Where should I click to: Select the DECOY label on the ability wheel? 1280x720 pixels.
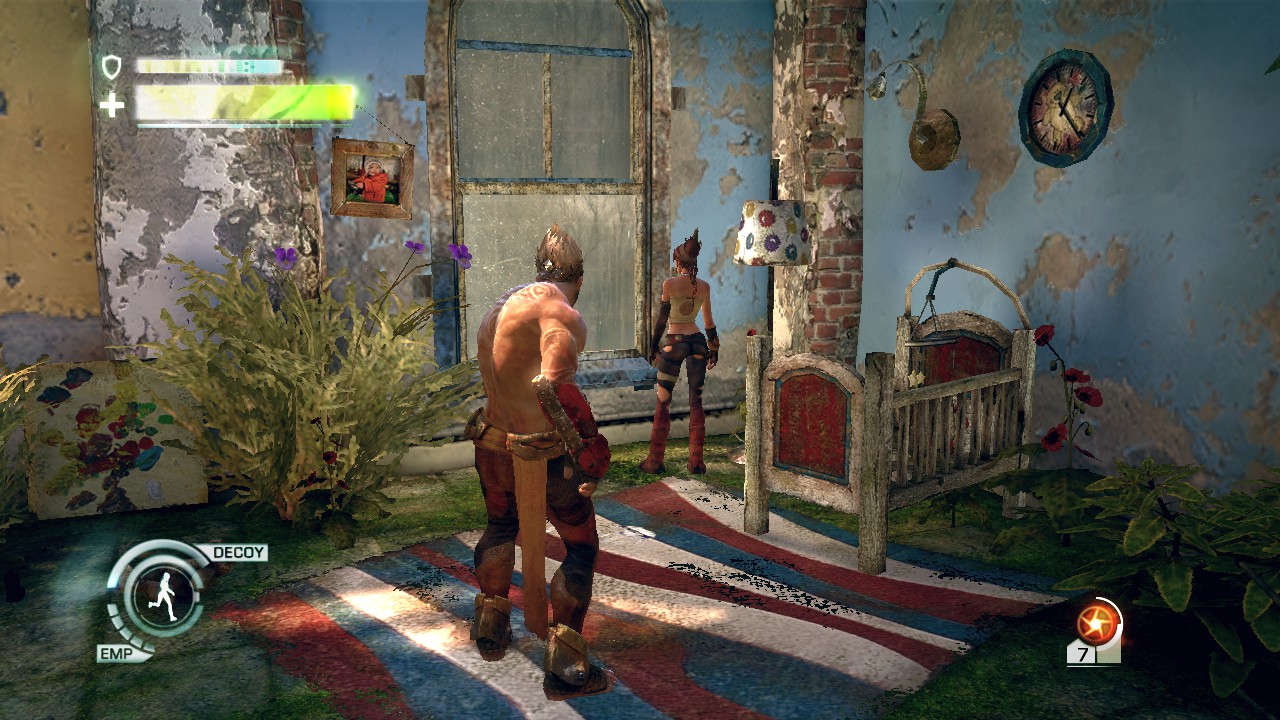[237, 552]
